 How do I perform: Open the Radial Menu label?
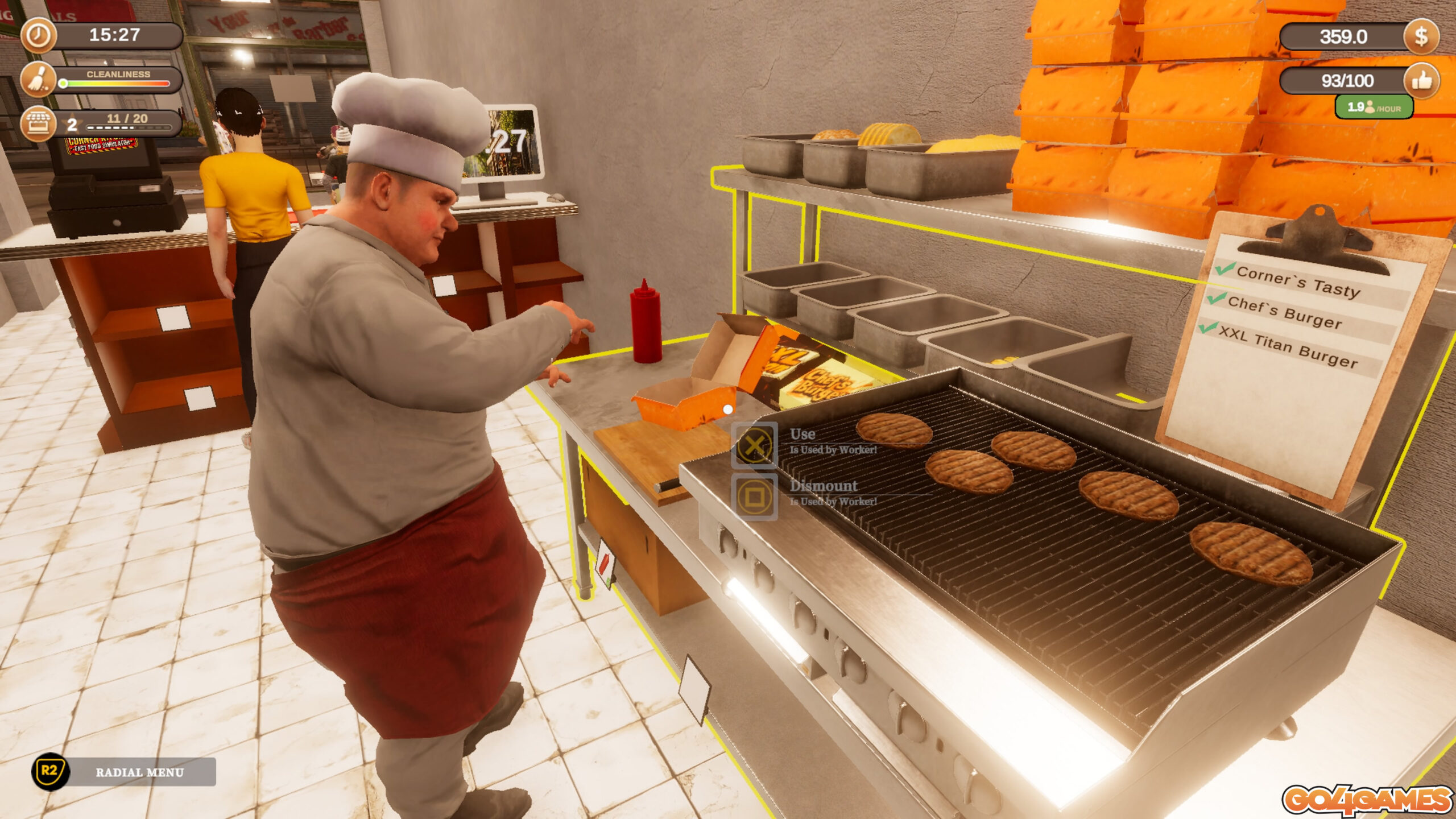pyautogui.click(x=140, y=772)
